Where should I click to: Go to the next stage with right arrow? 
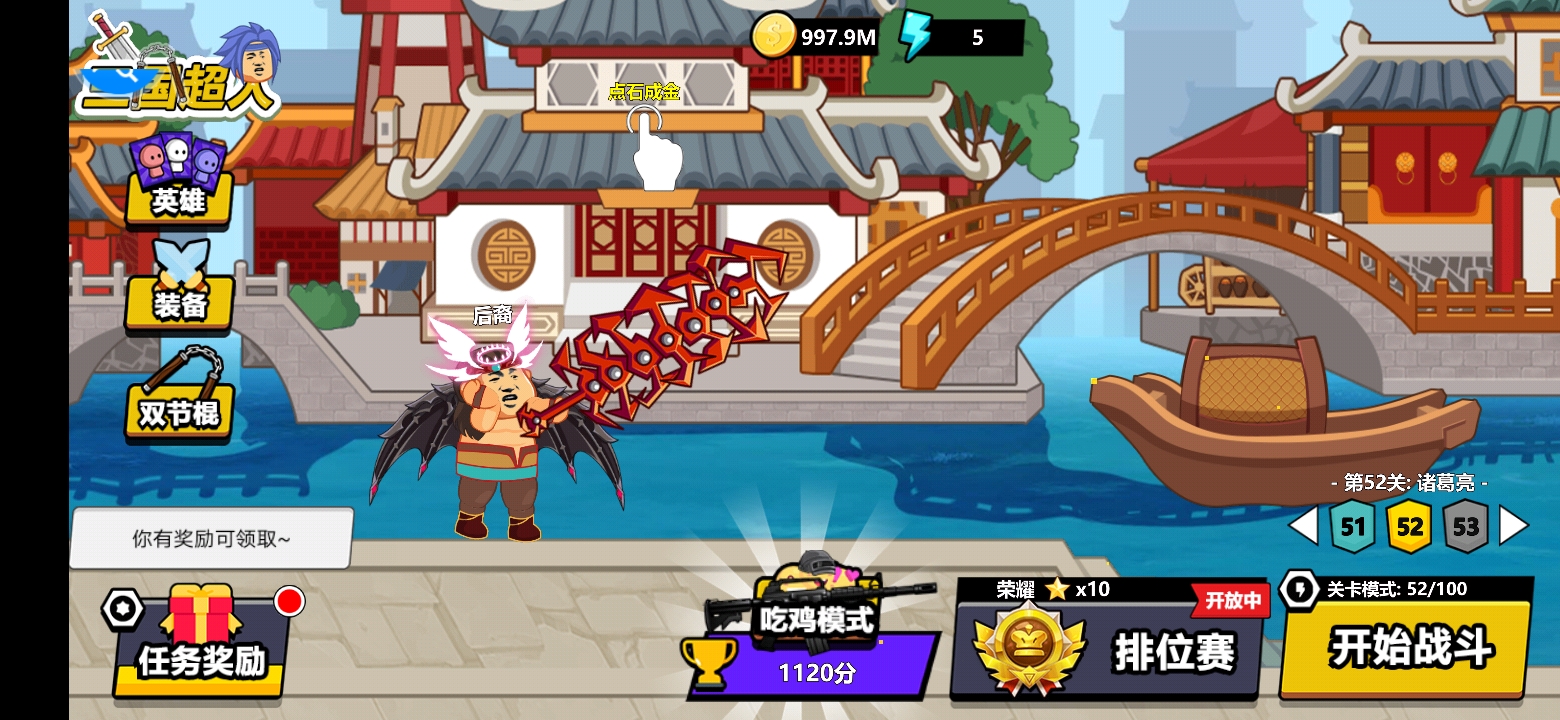pos(1514,526)
